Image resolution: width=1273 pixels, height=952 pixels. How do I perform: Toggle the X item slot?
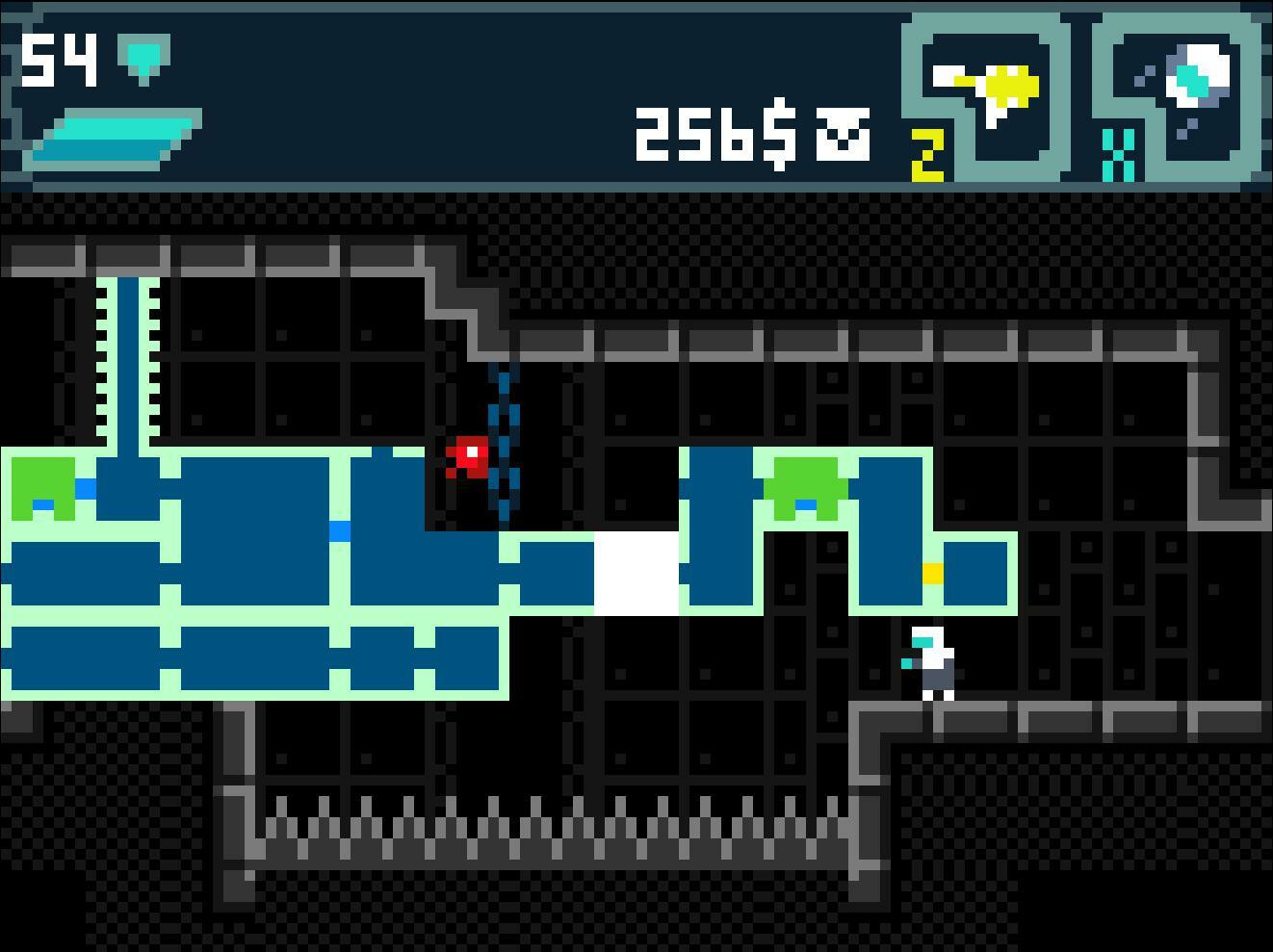coord(1117,154)
